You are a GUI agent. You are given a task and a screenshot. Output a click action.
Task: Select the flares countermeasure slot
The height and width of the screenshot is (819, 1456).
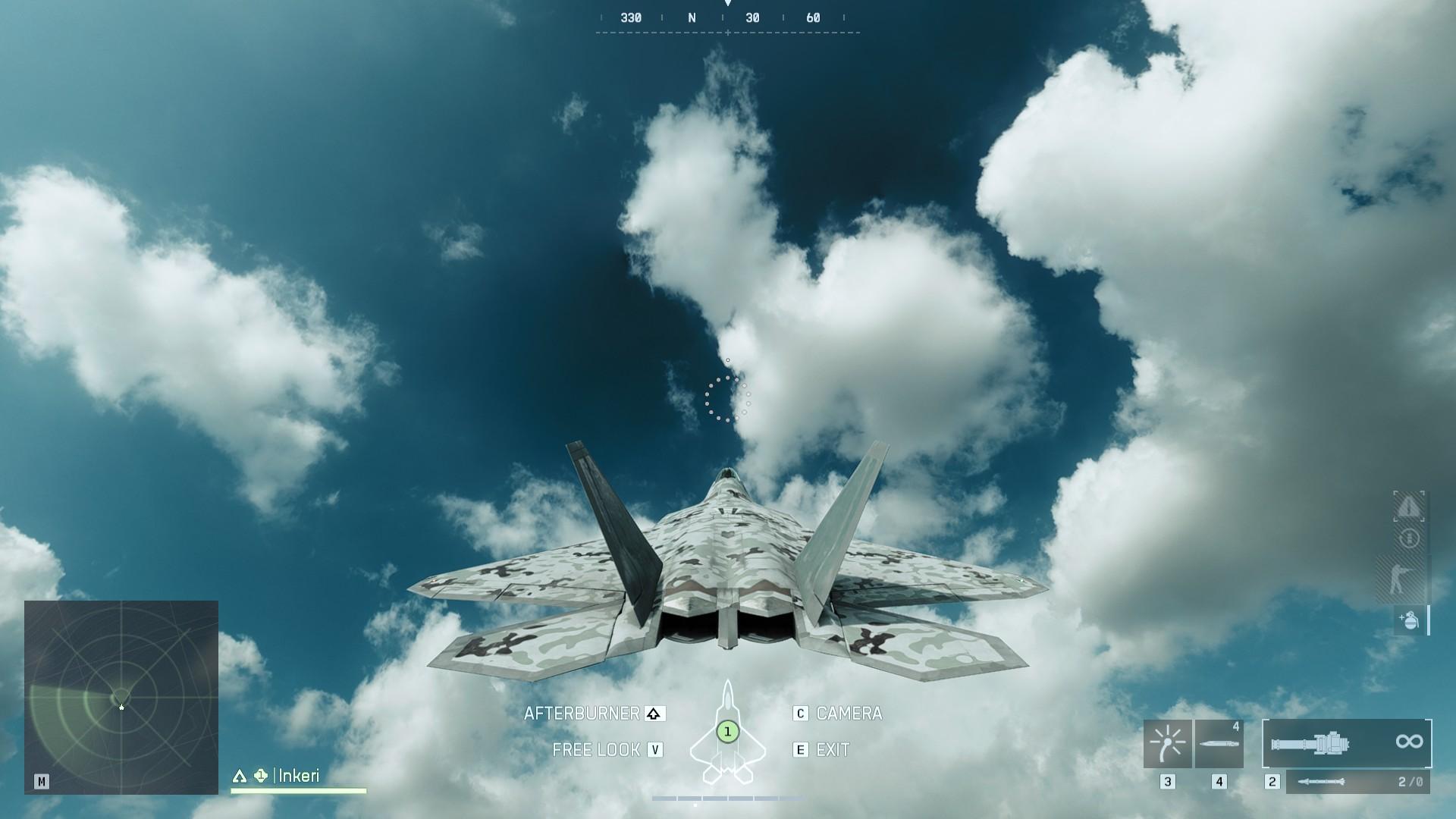1167,744
